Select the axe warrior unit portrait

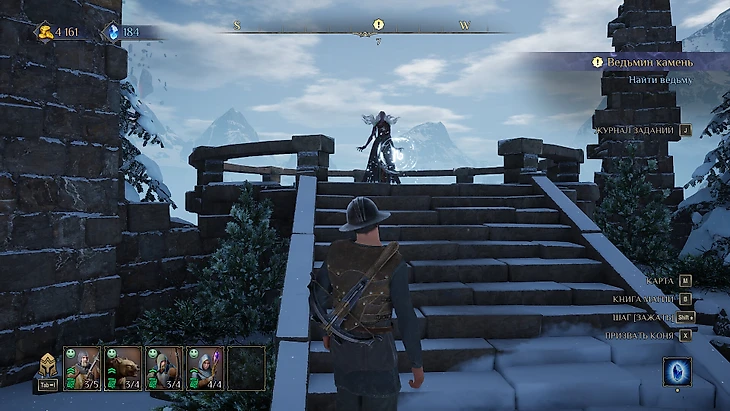[83, 367]
